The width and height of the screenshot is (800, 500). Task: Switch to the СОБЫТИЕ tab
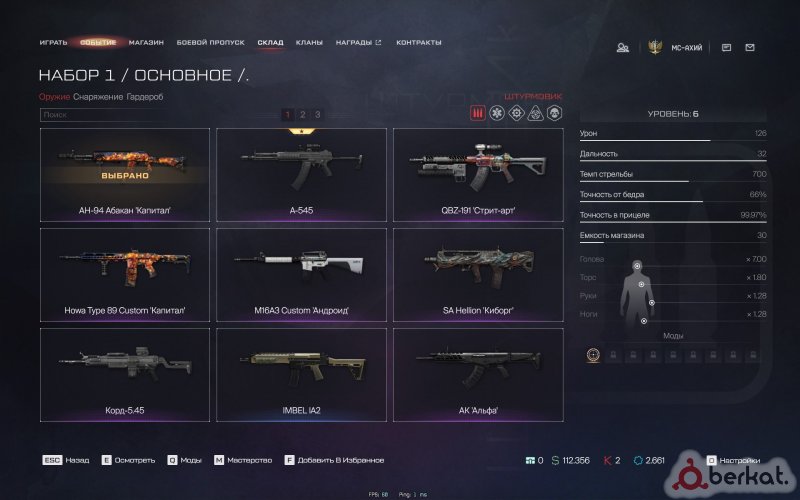coord(98,43)
